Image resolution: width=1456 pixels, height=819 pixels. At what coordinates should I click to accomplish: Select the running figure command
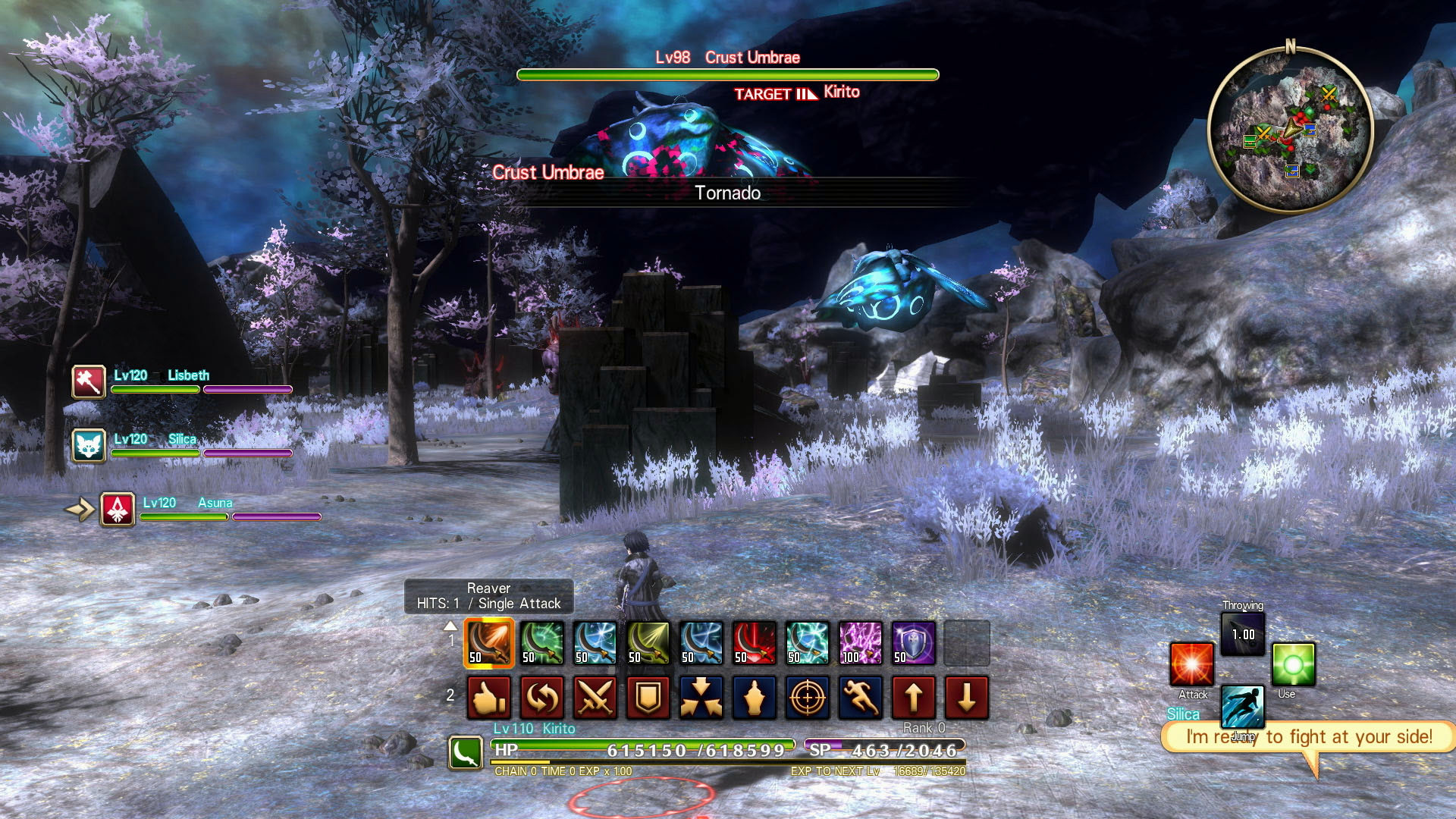pyautogui.click(x=861, y=698)
